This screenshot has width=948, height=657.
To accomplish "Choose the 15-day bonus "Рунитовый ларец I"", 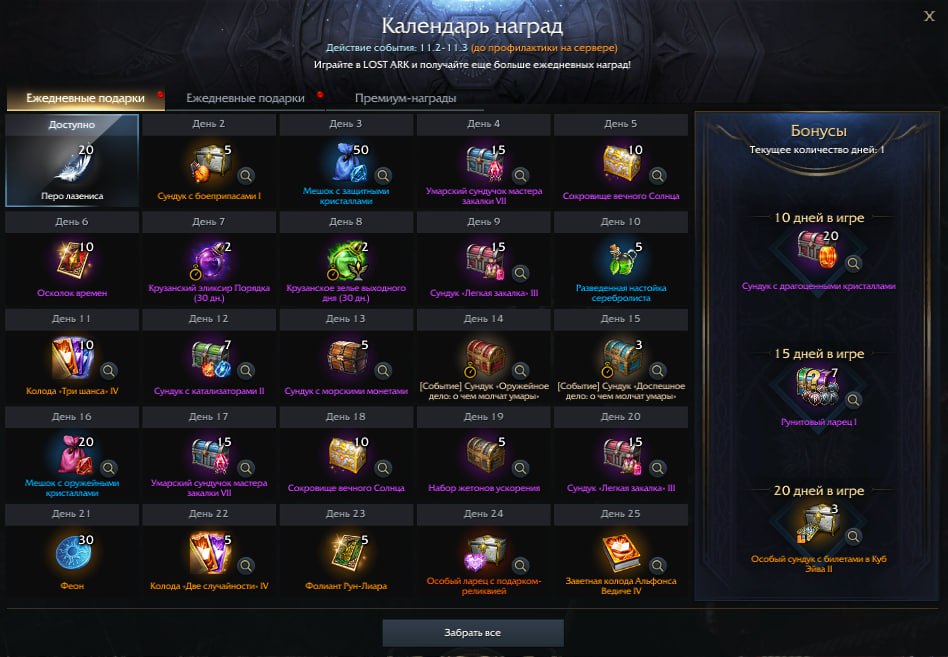I will pos(817,387).
